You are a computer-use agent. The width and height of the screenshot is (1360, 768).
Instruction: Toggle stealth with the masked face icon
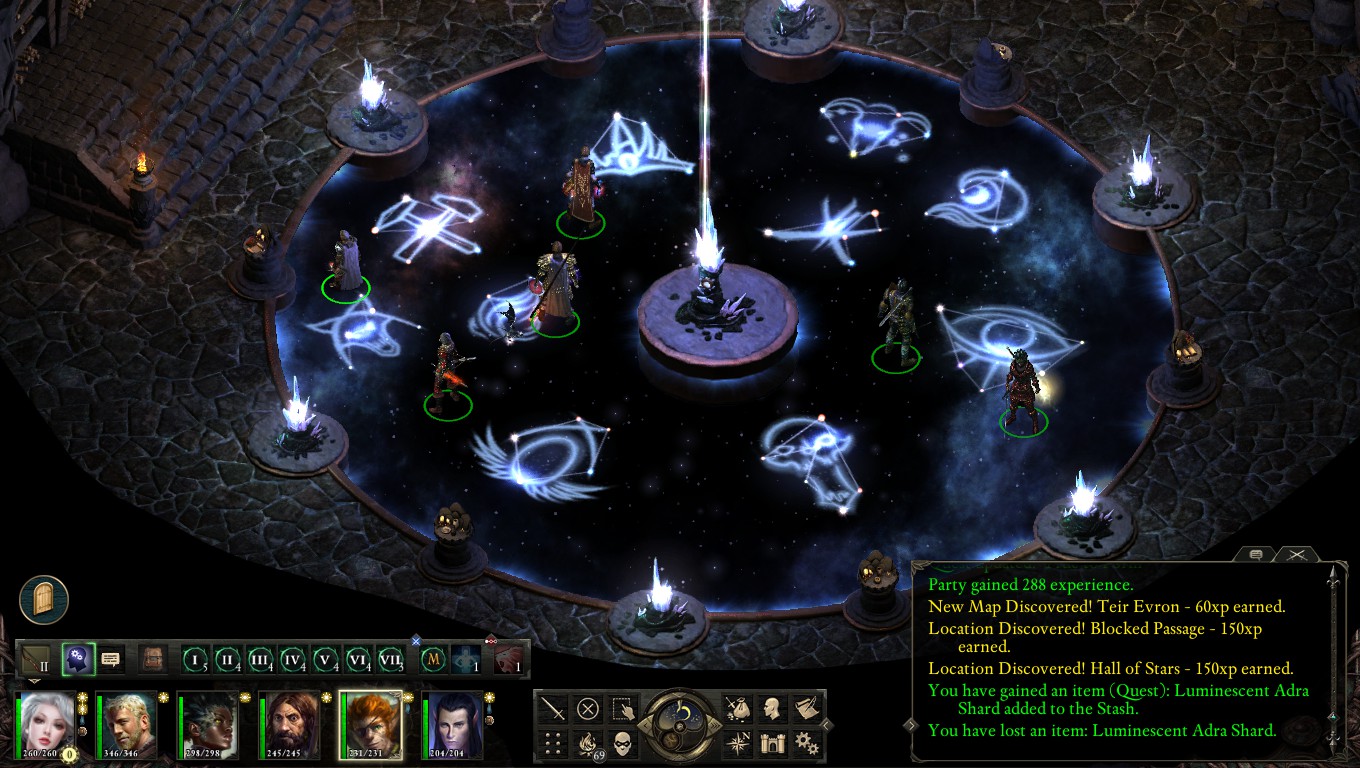[x=623, y=743]
